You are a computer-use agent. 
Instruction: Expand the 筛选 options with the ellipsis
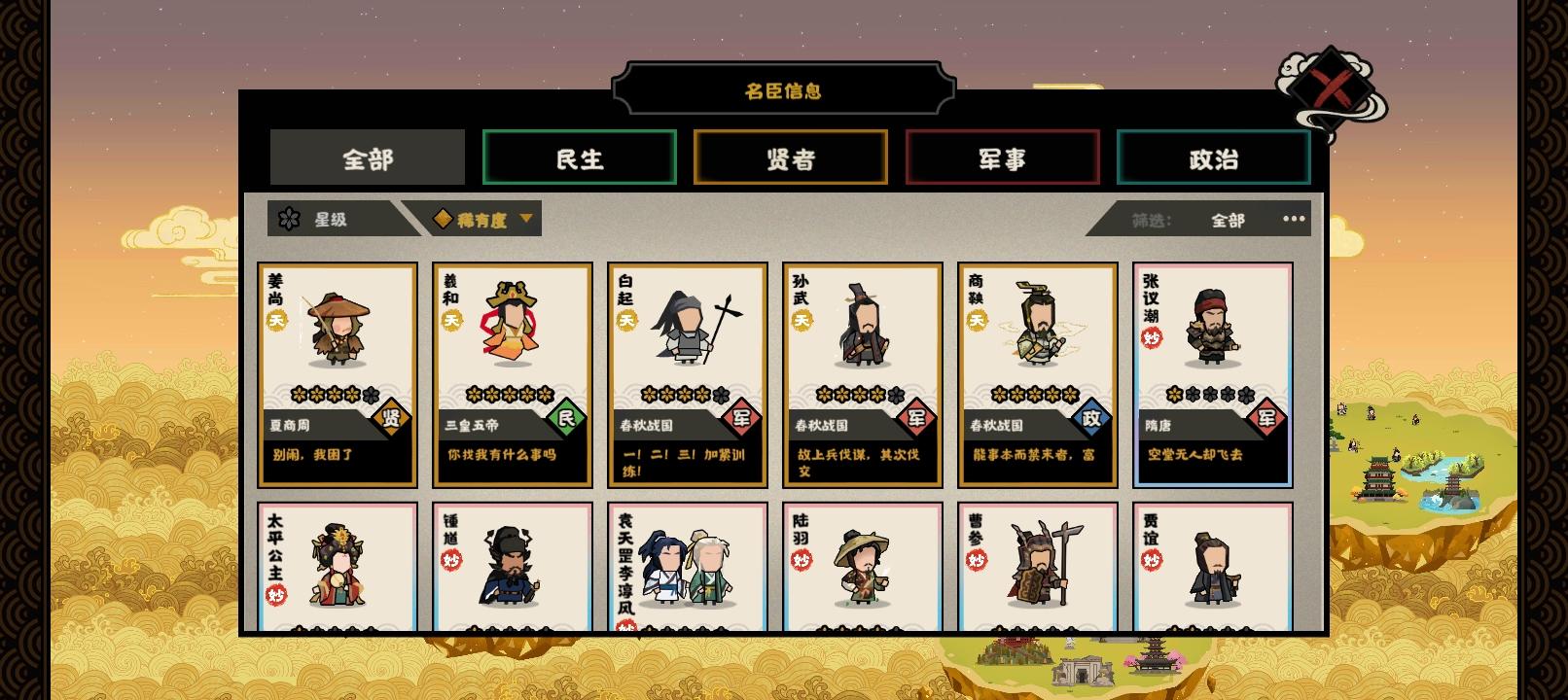click(1293, 220)
